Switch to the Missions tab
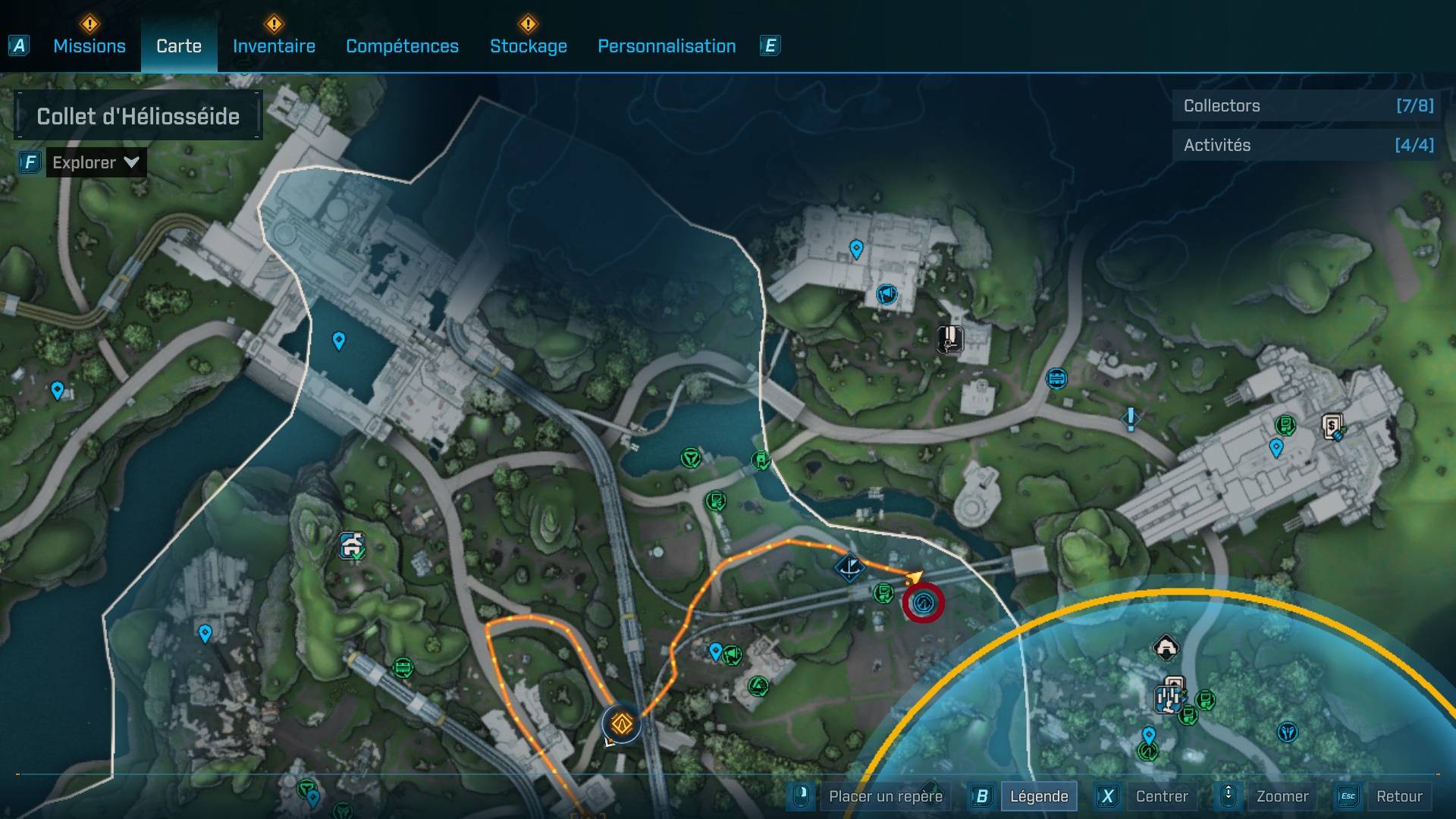1456x819 pixels. pos(89,46)
